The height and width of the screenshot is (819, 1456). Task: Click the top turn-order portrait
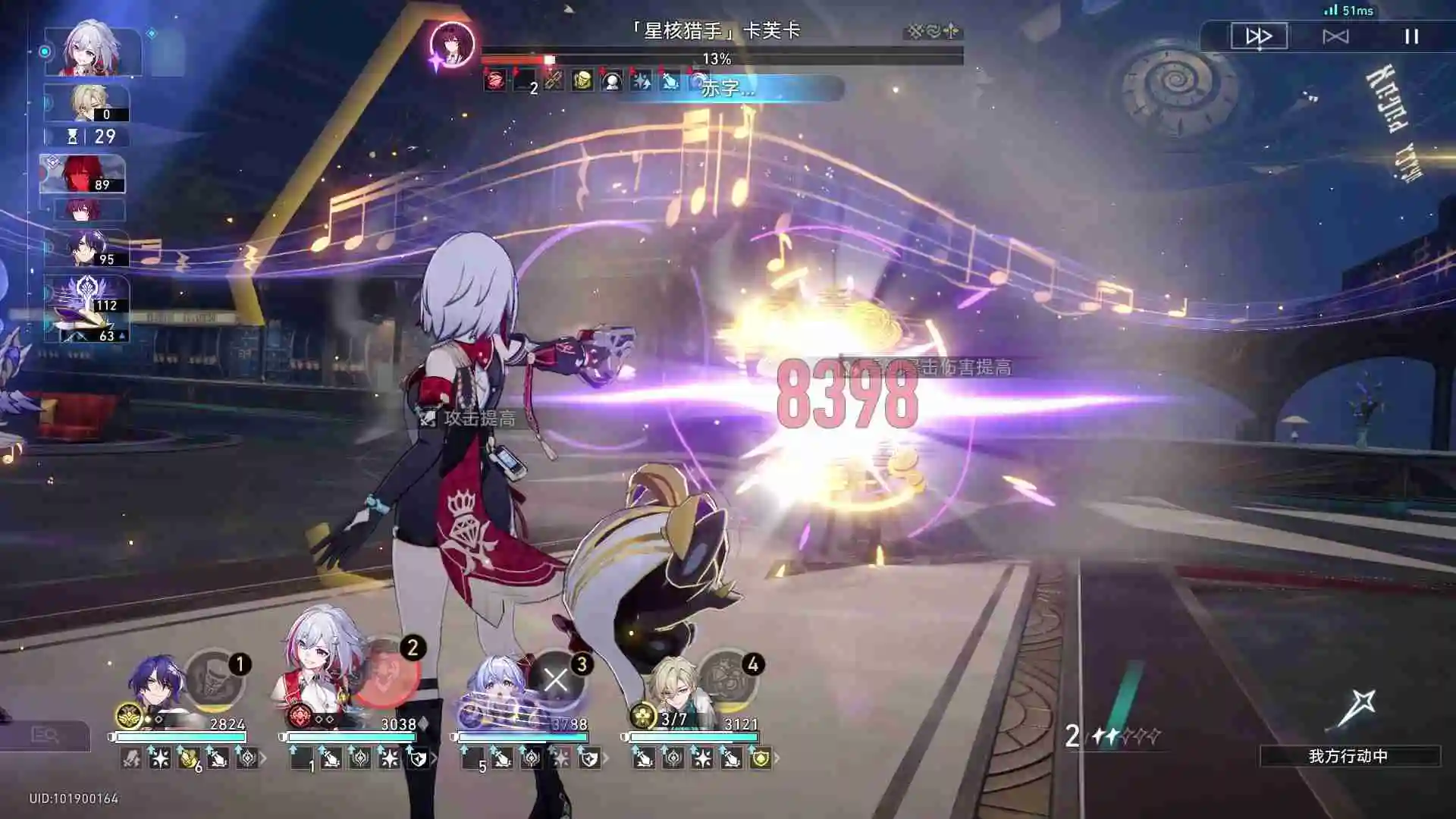[93, 50]
